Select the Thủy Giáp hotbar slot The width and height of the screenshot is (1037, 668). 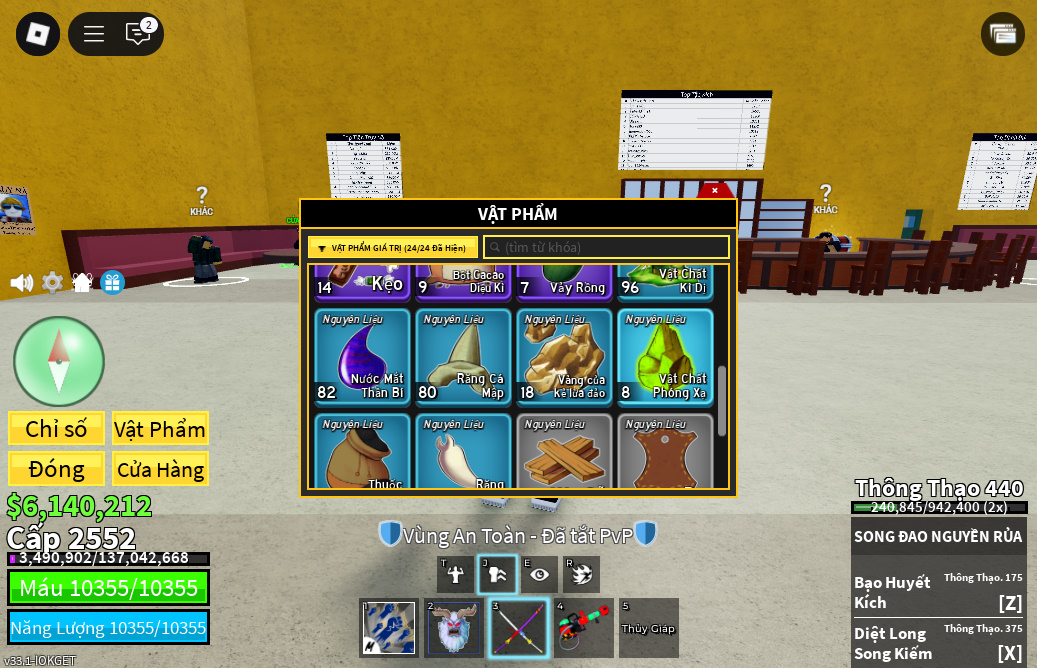[648, 628]
